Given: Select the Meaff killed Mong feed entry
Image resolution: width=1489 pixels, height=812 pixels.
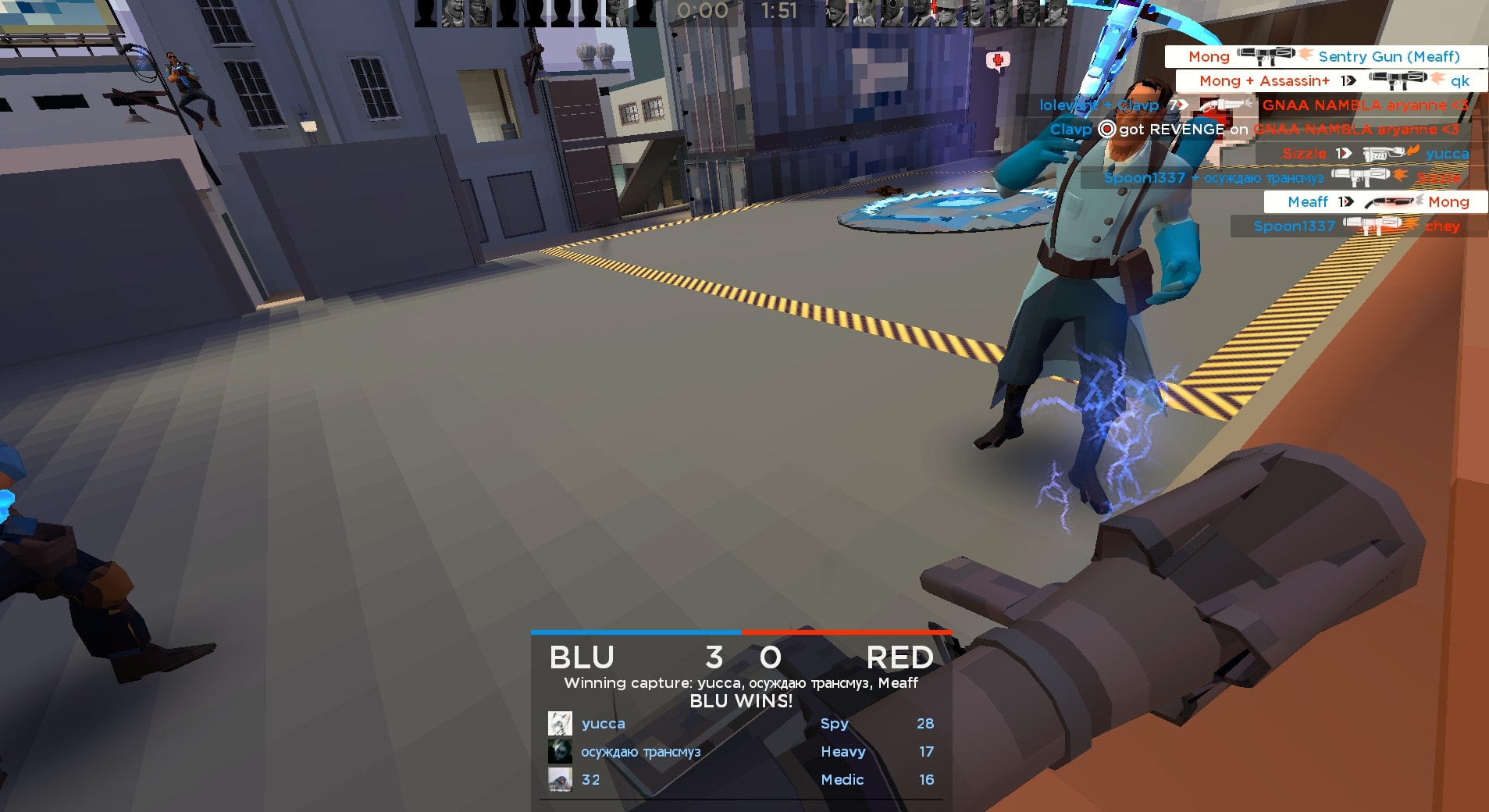Looking at the screenshot, I should point(1375,202).
